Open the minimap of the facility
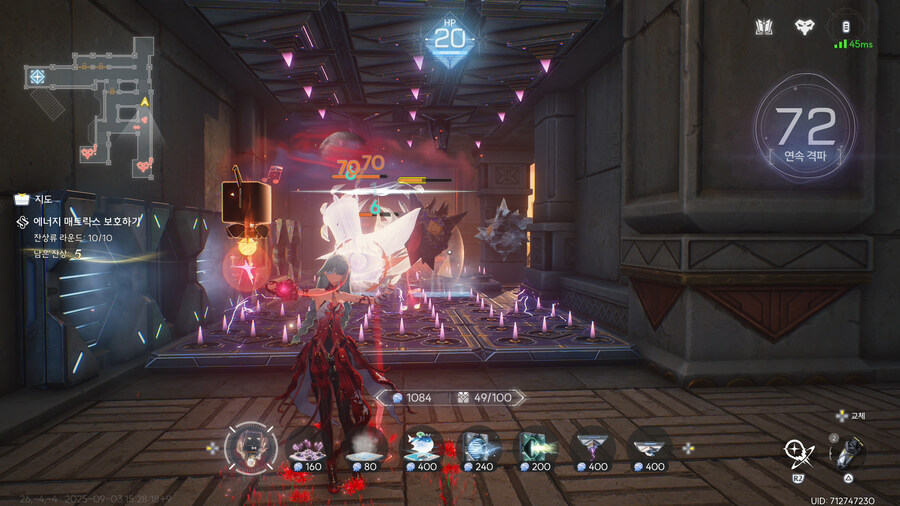900x506 pixels. click(x=93, y=99)
